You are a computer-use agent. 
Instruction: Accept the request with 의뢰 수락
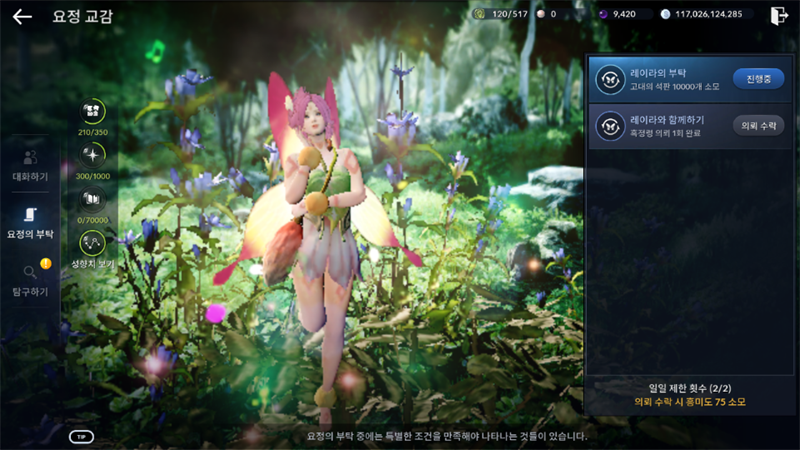tap(758, 125)
